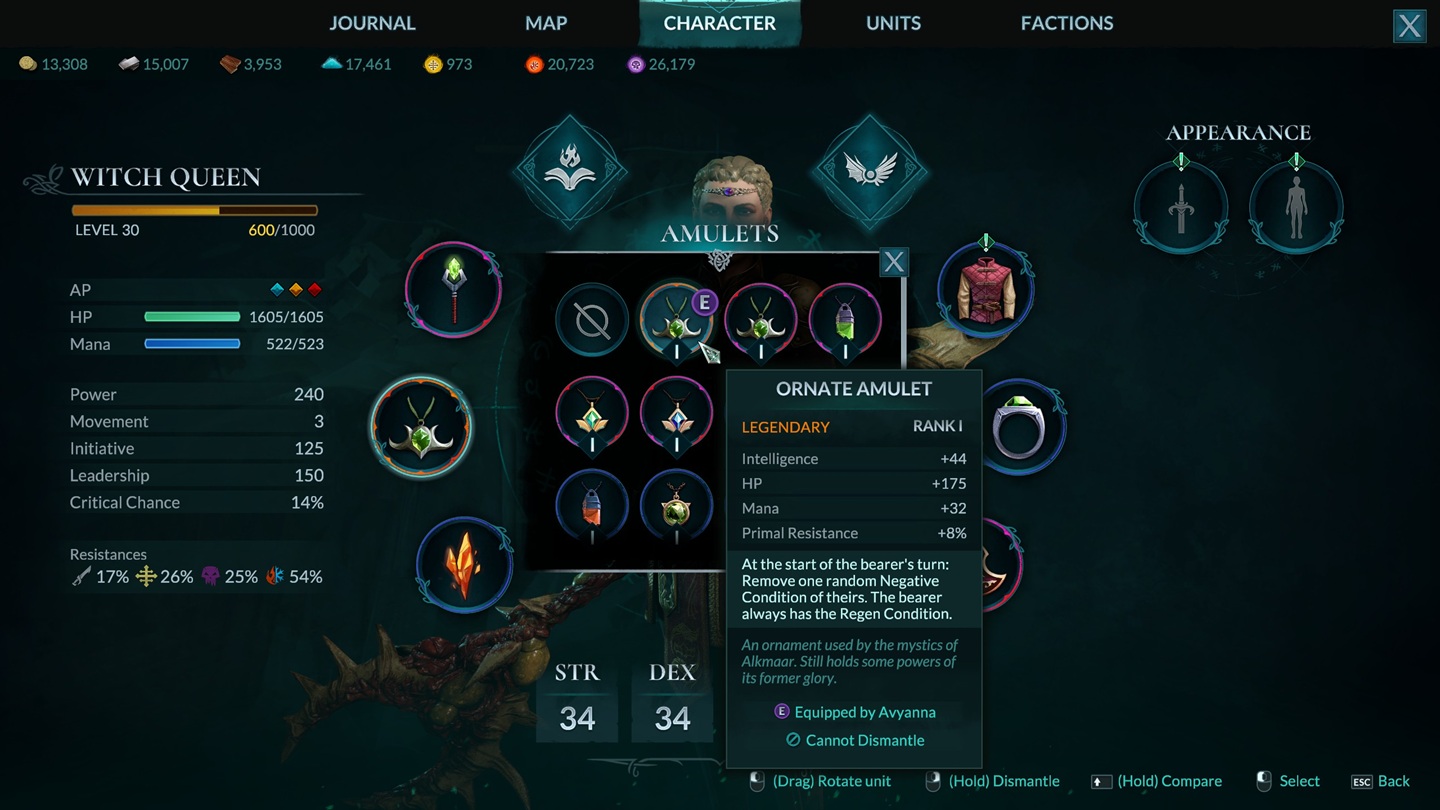This screenshot has width=1440, height=810.
Task: Open the Factions tab
Action: [x=1066, y=23]
